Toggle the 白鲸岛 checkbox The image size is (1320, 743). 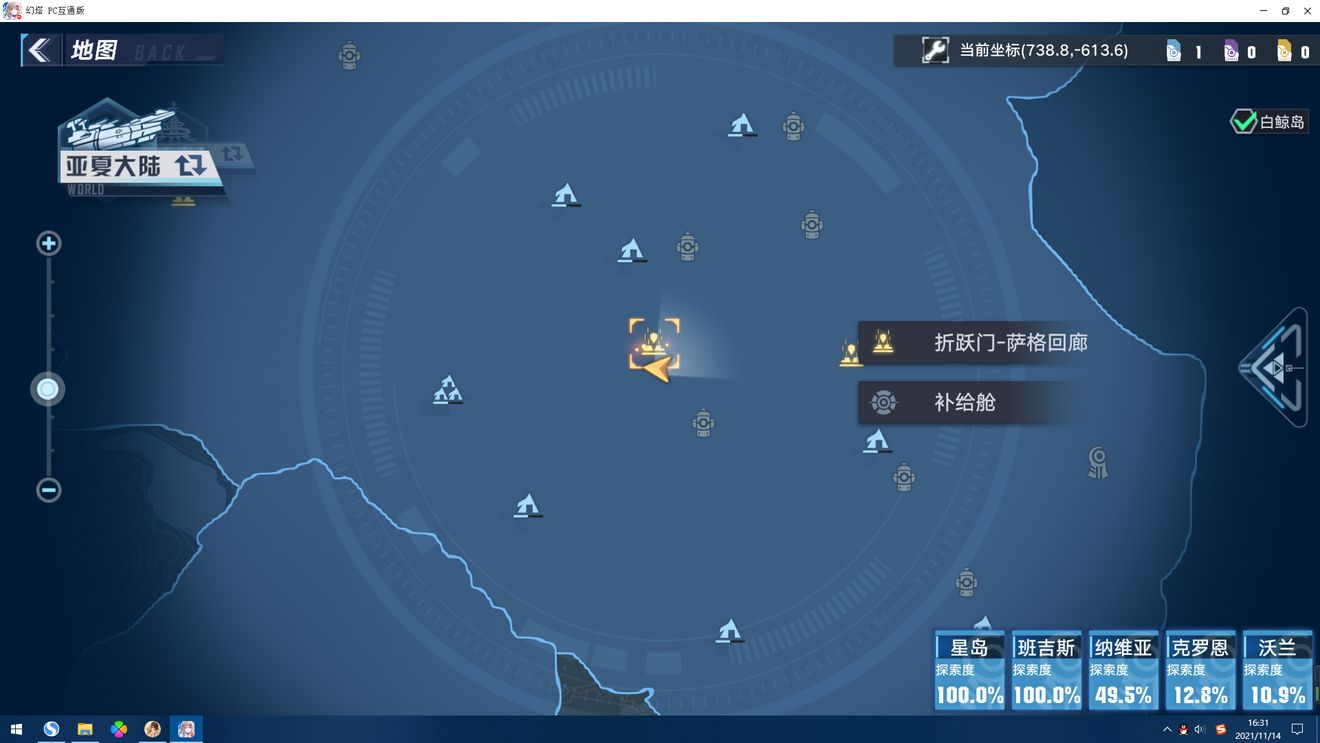tap(1243, 122)
